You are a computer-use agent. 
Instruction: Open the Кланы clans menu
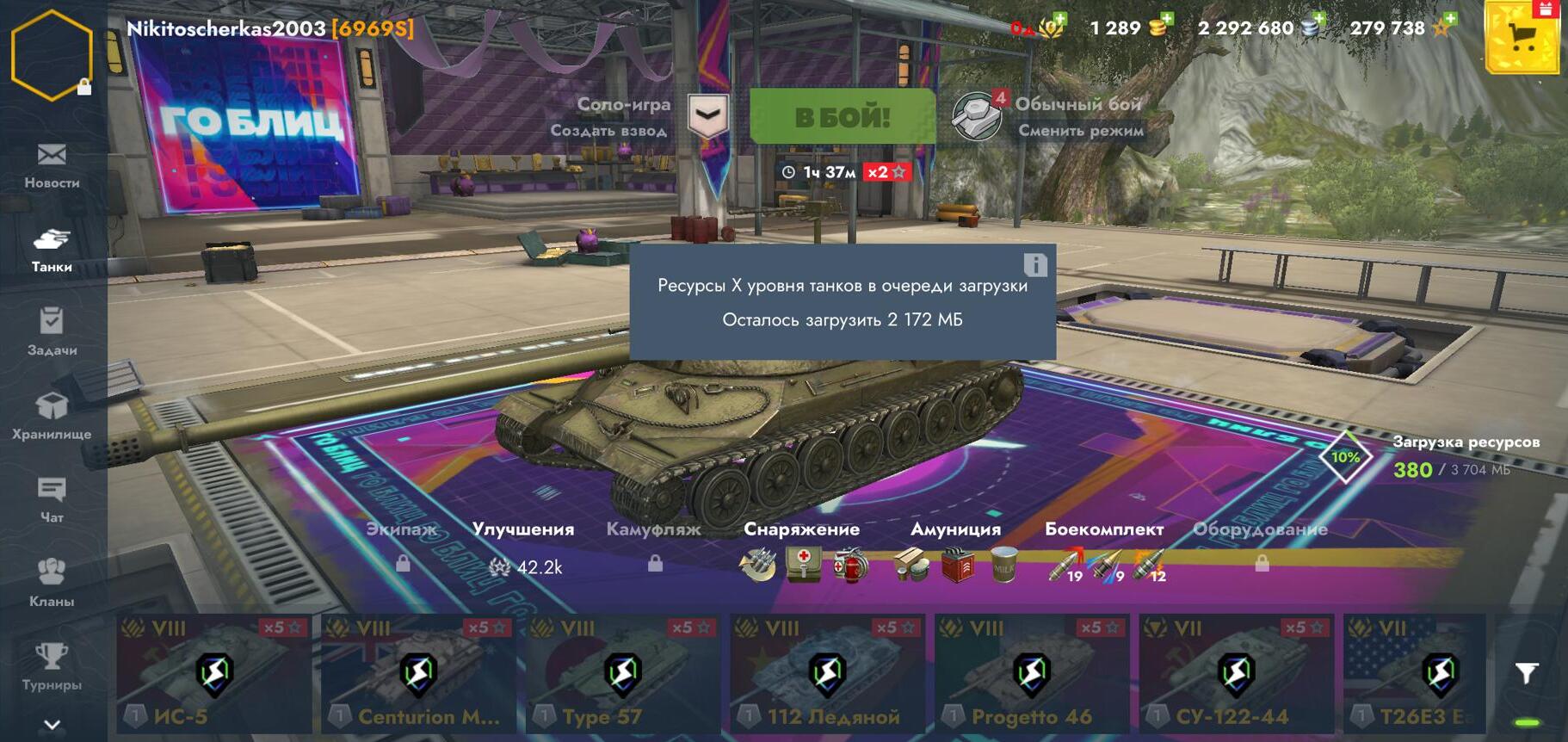[52, 583]
